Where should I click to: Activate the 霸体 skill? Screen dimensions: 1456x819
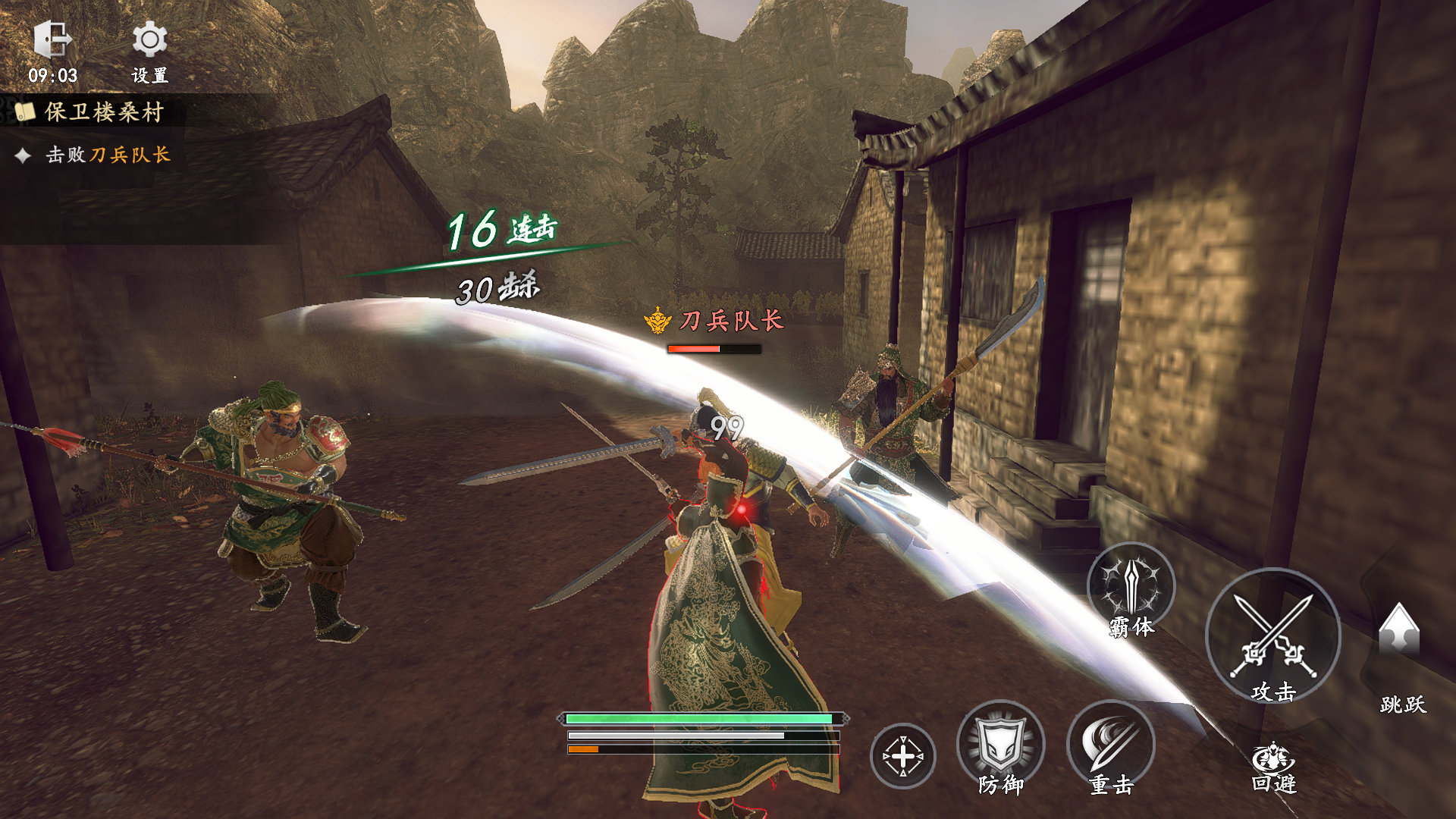click(x=1131, y=588)
